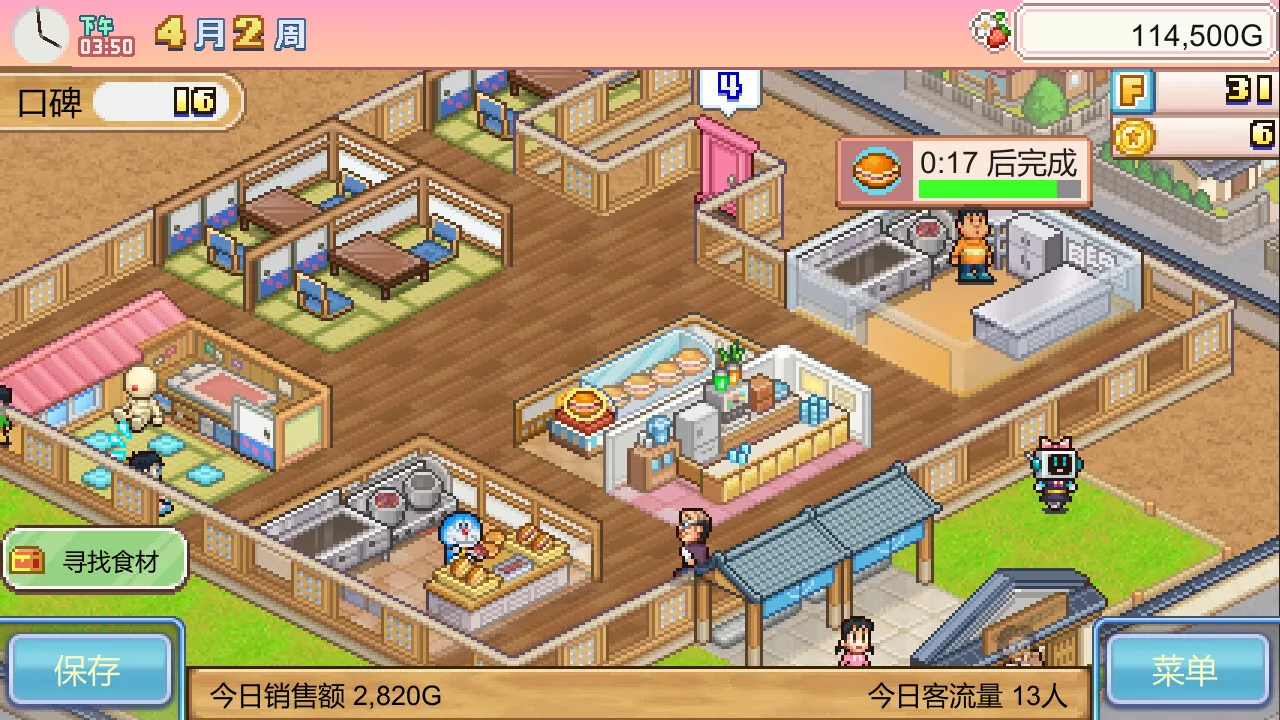Image resolution: width=1280 pixels, height=720 pixels.
Task: Click the green cooking progress bar
Action: pos(1000,188)
